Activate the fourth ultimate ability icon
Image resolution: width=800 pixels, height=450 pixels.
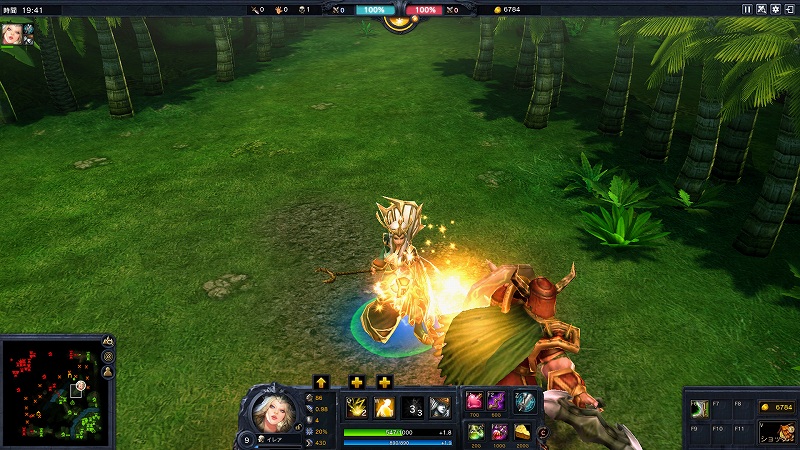440,407
